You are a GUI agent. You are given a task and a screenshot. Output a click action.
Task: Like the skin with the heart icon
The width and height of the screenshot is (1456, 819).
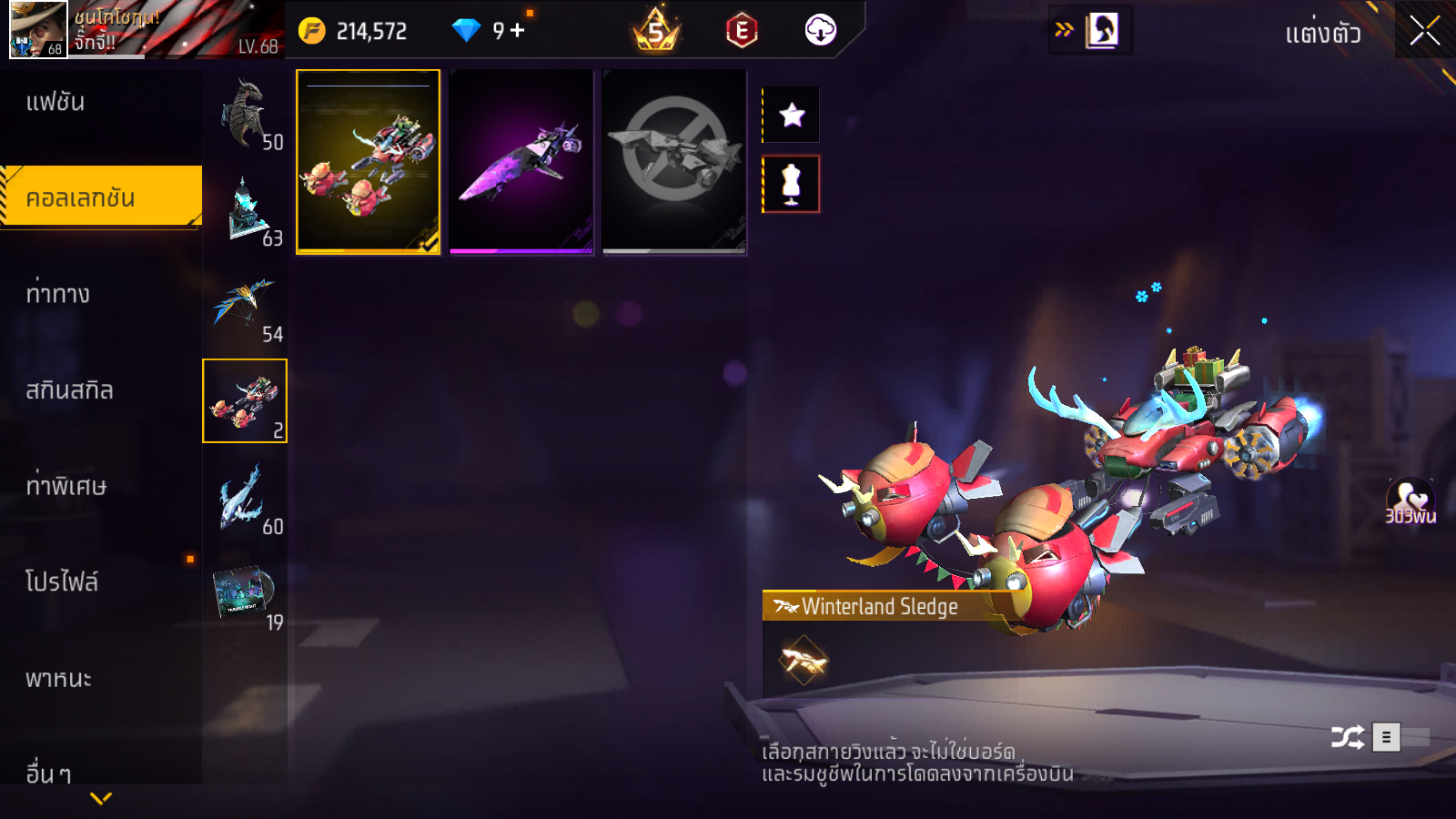click(1410, 499)
